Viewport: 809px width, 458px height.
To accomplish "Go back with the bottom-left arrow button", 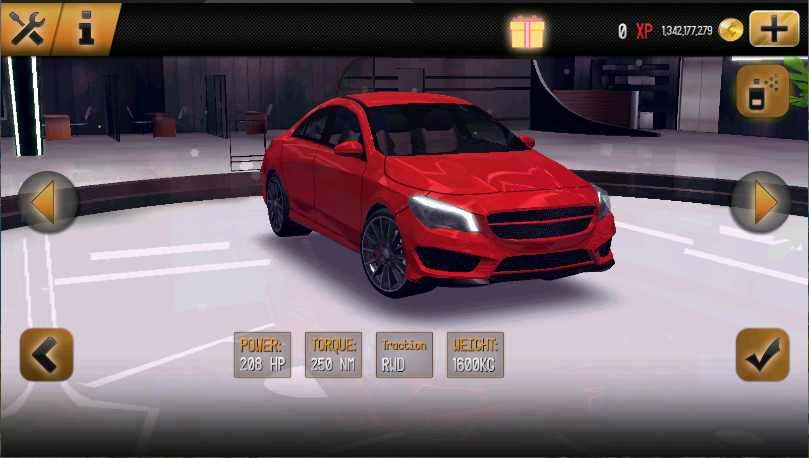I will 46,354.
